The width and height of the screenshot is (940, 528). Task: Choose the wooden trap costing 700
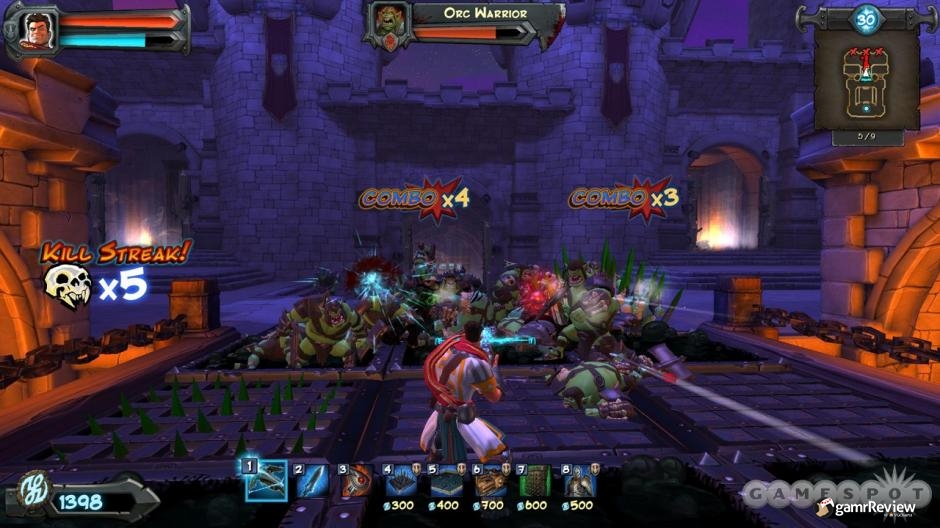(490, 479)
